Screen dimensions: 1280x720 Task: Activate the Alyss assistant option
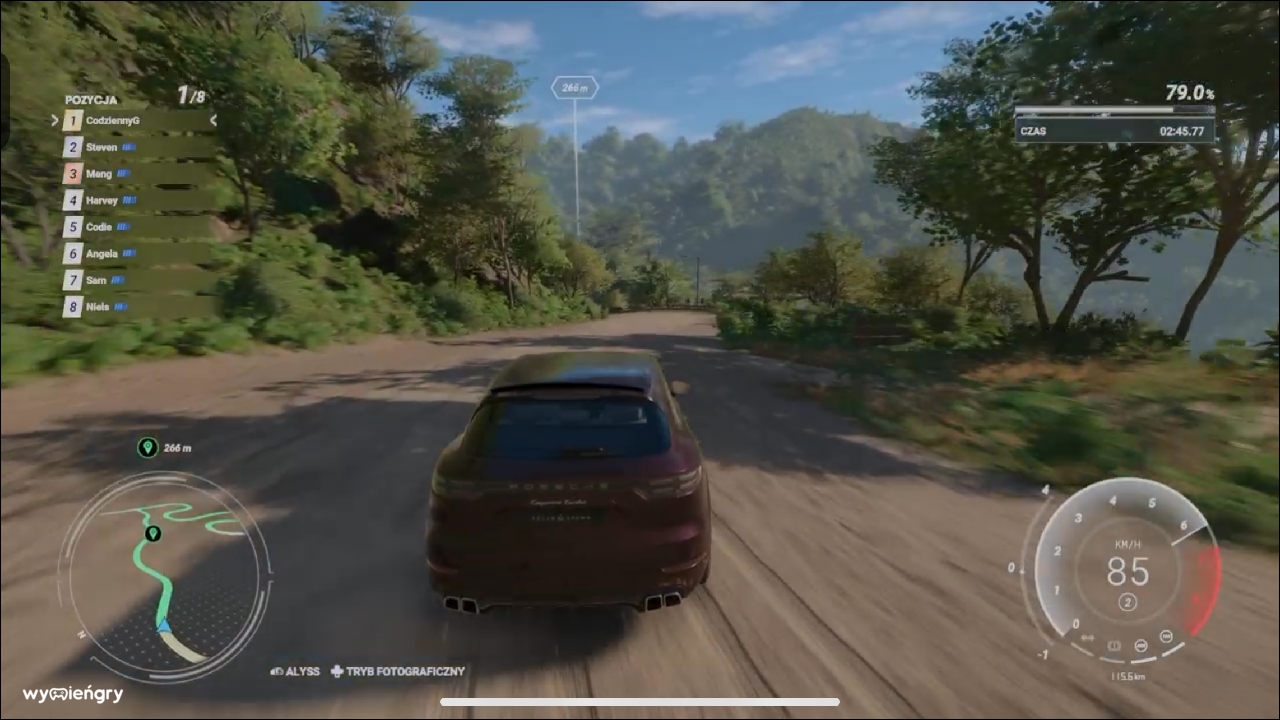pos(295,672)
